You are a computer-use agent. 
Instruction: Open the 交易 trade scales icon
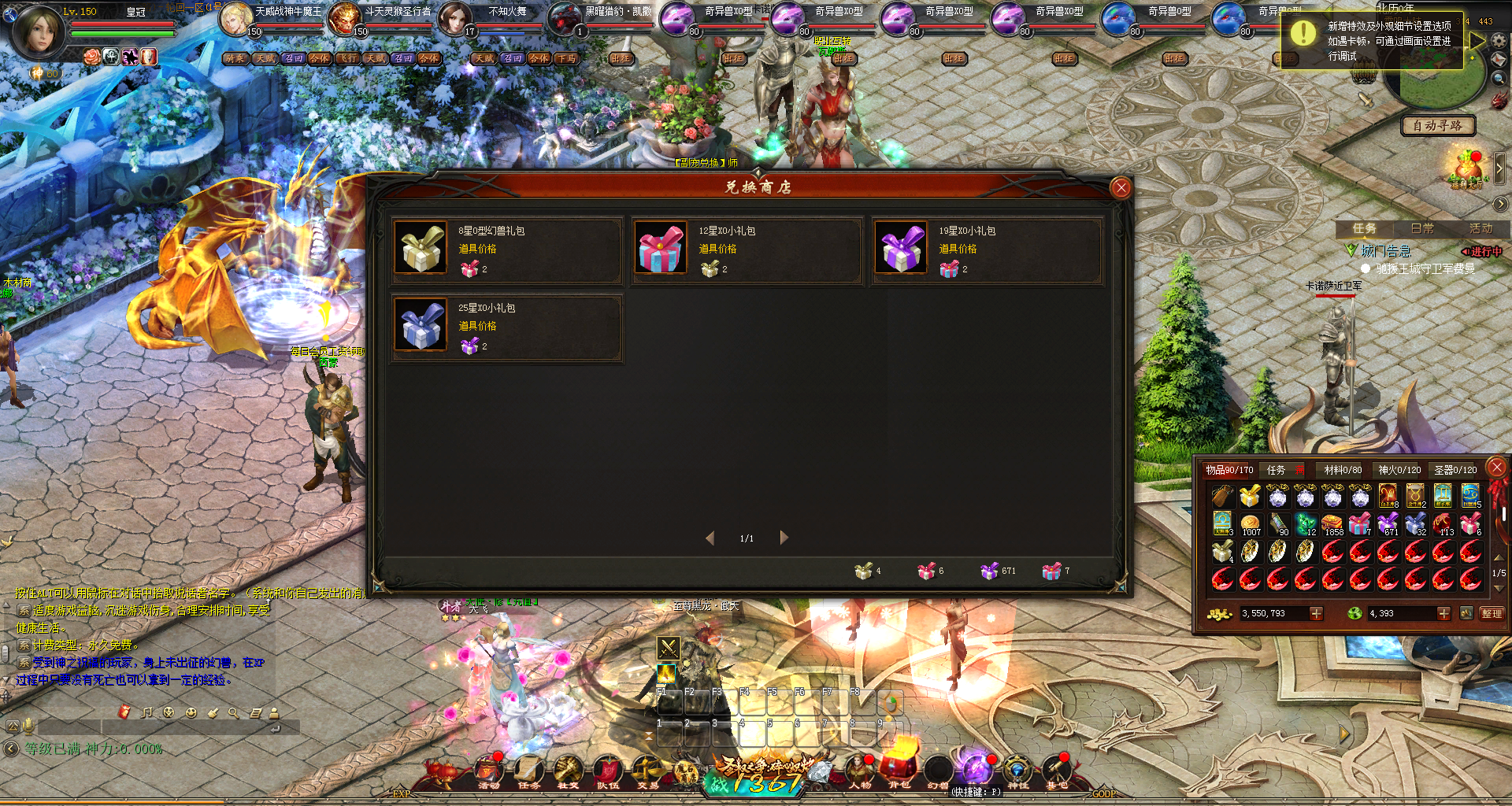click(647, 772)
